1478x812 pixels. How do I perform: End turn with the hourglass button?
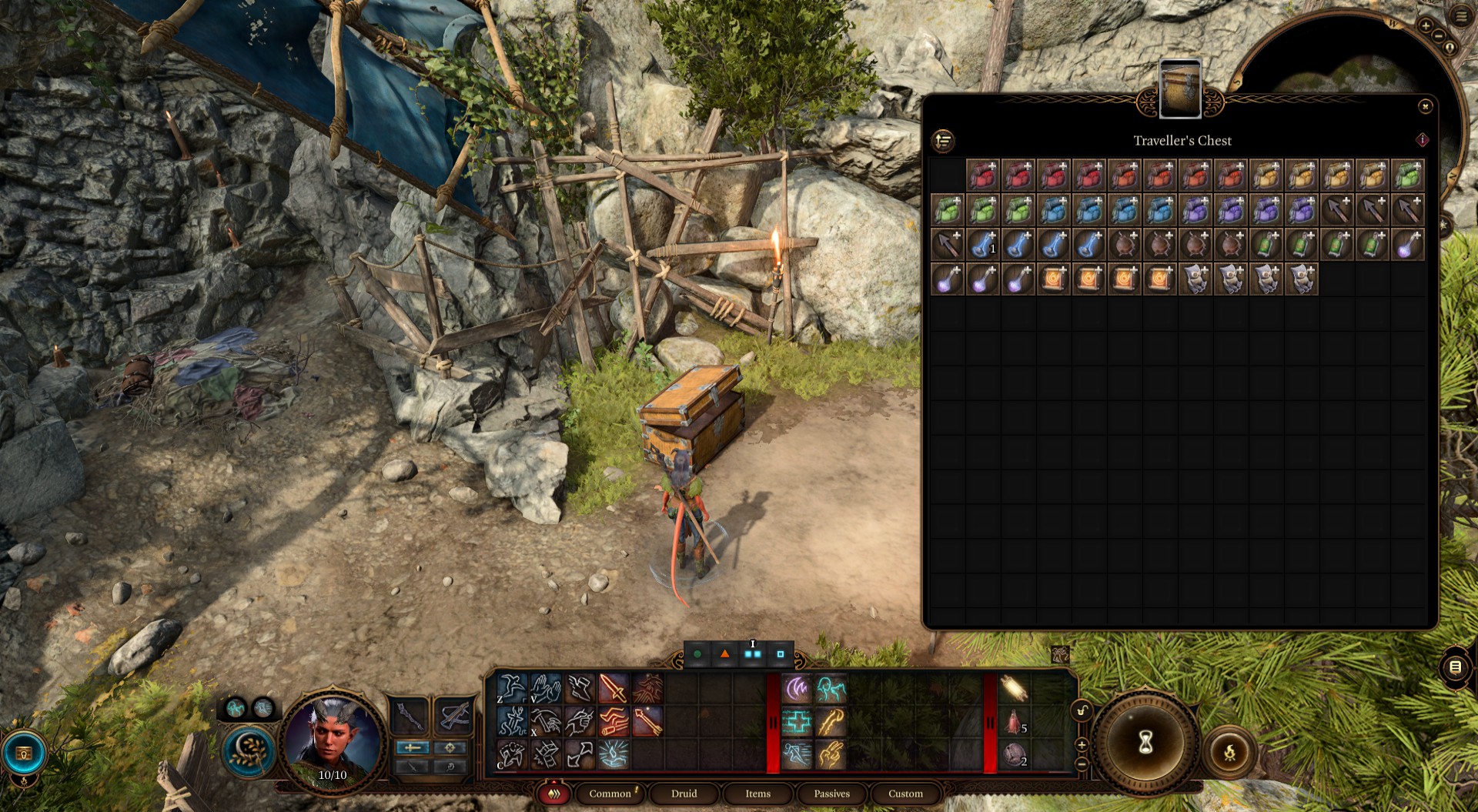(x=1145, y=742)
